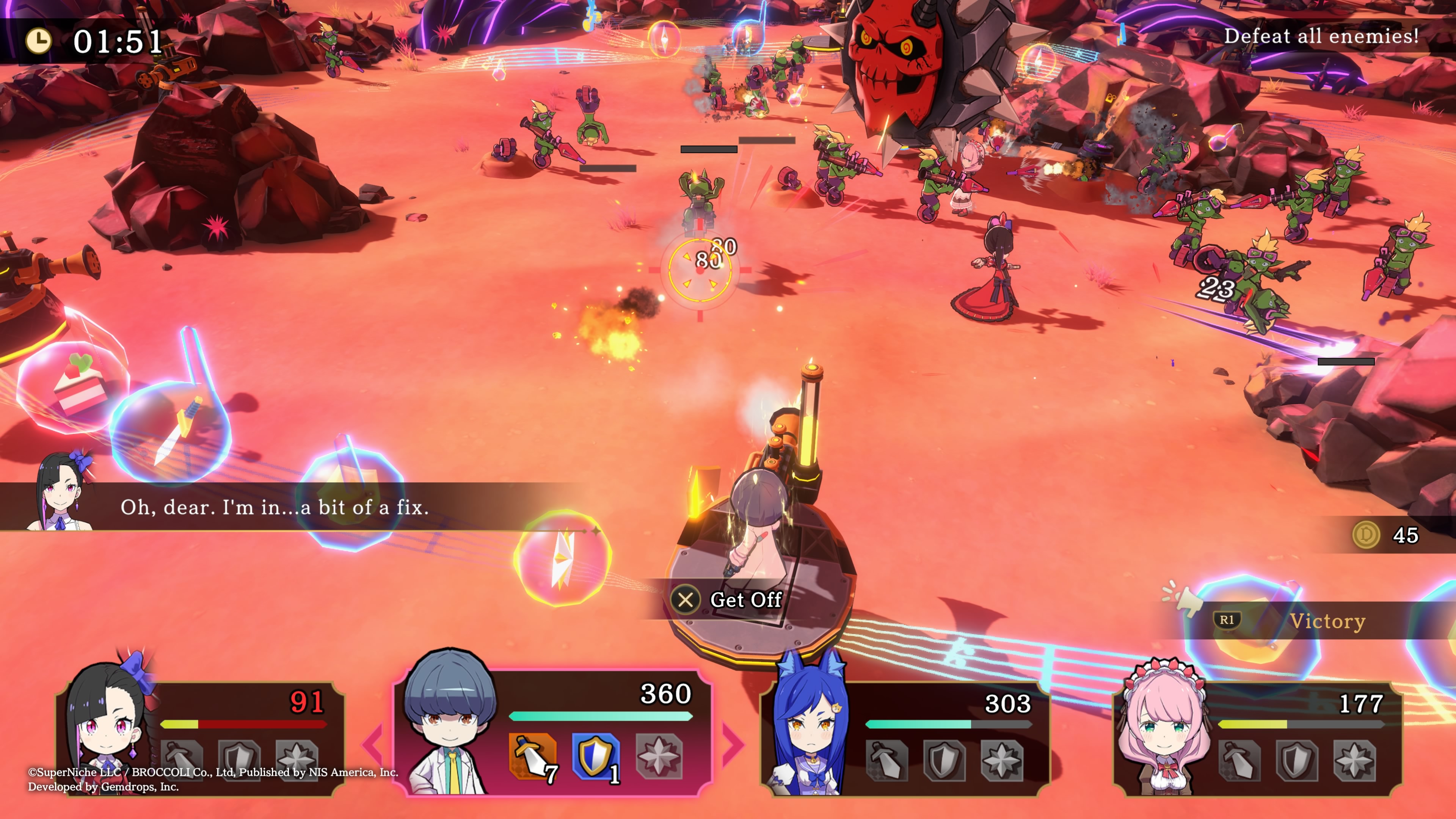The height and width of the screenshot is (819, 1456).
Task: Click the Get Off turret label
Action: (745, 600)
